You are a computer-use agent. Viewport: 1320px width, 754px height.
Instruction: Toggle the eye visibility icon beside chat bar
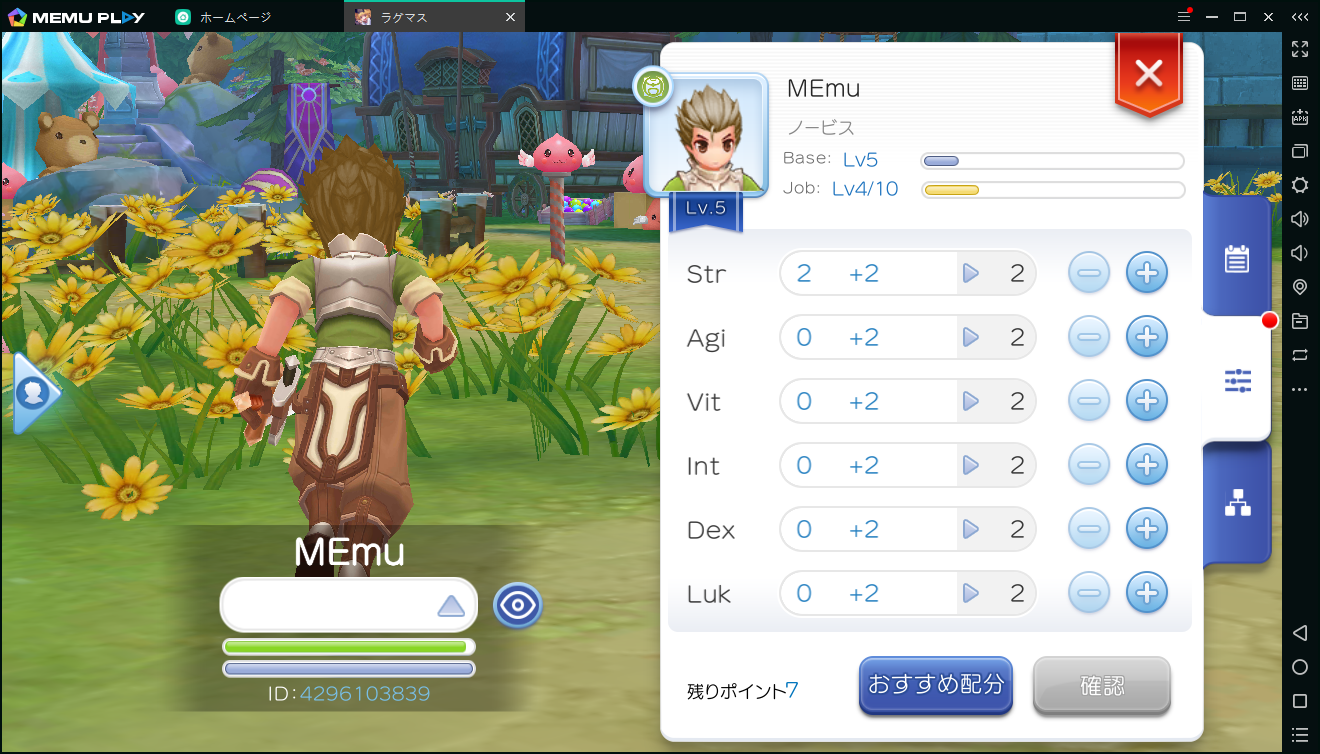click(x=517, y=605)
